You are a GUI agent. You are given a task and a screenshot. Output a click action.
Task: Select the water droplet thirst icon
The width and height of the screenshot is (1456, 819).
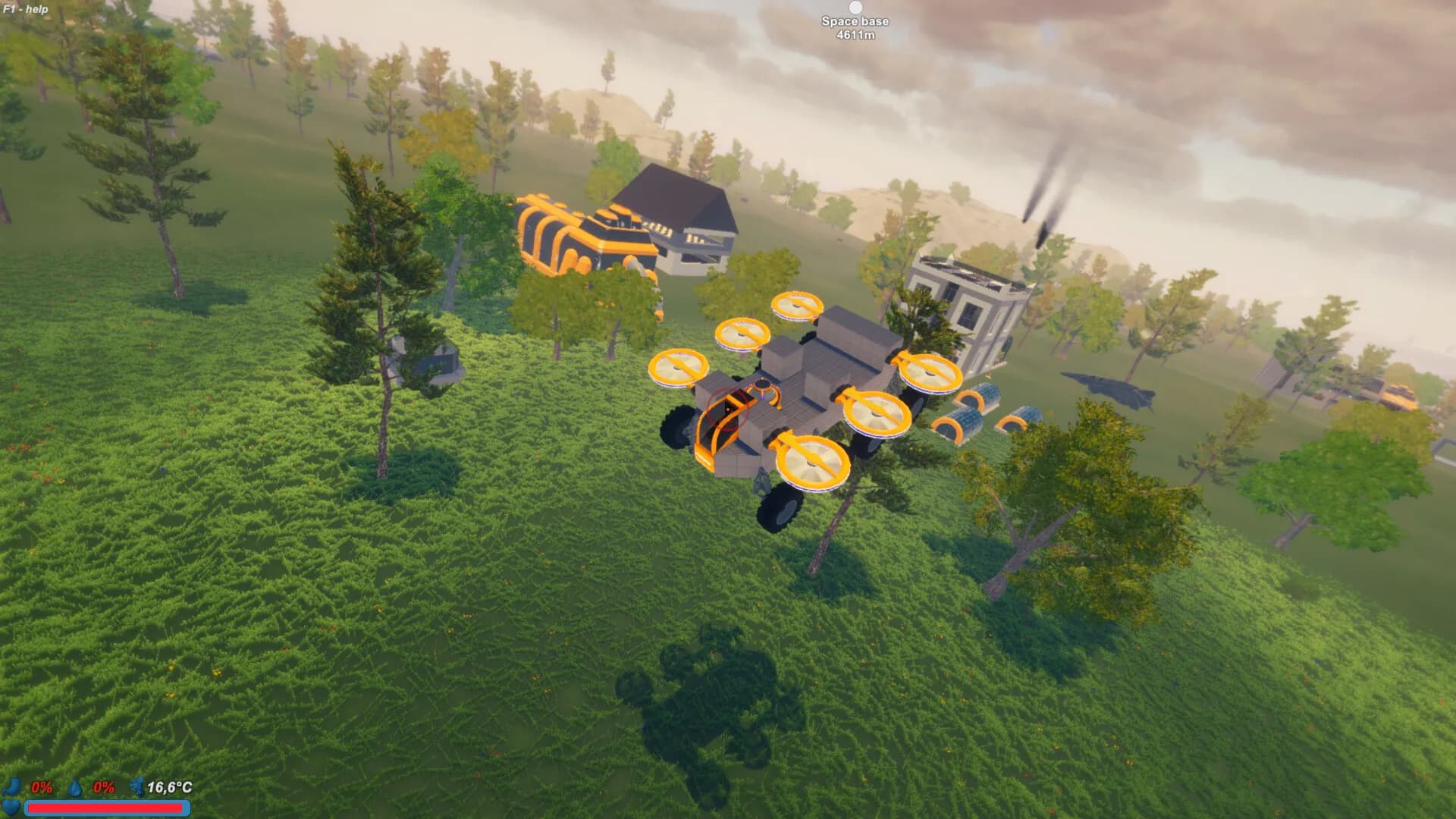pos(74,788)
